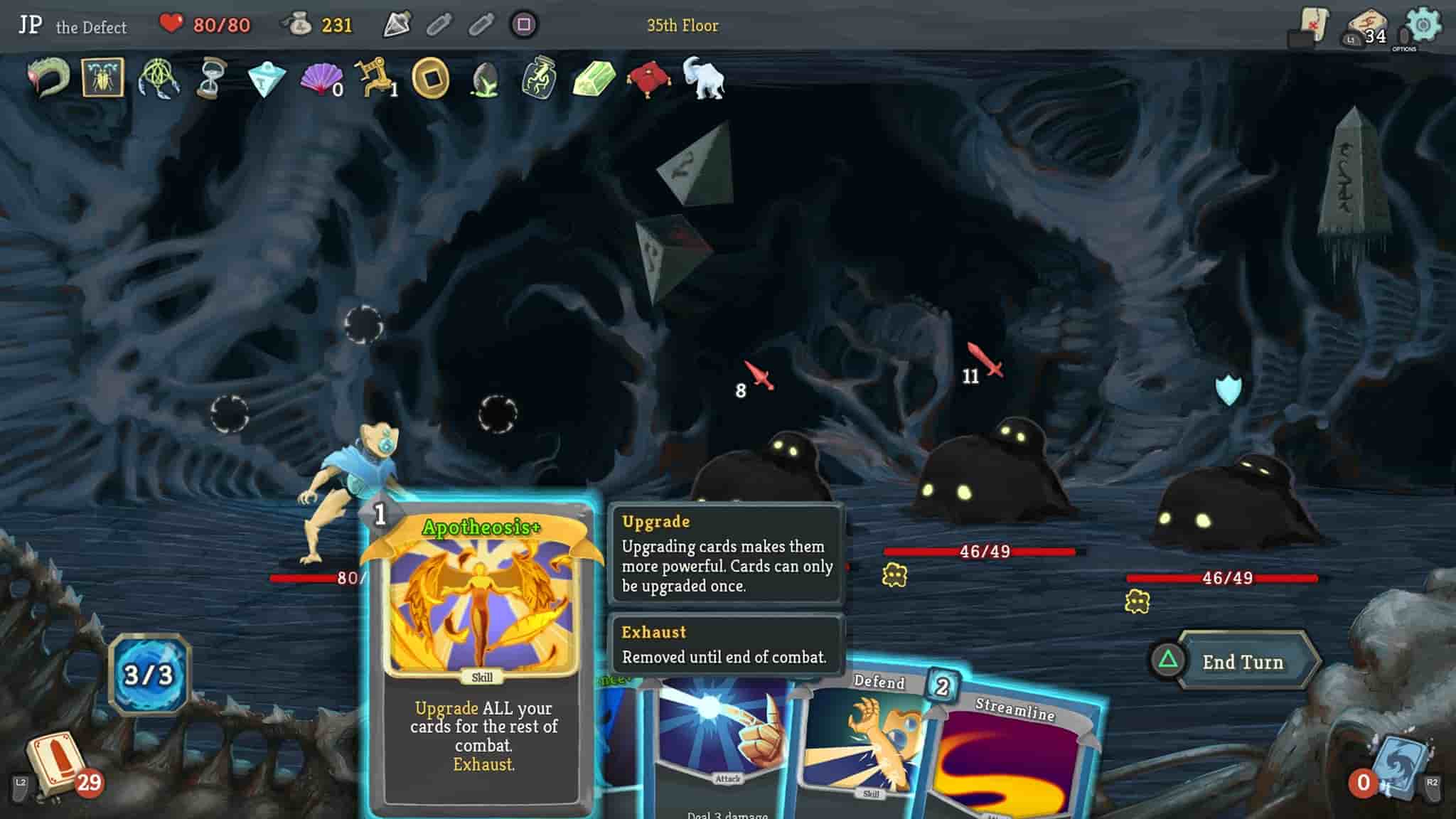1456x819 pixels.
Task: End the current turn
Action: coord(1242,662)
